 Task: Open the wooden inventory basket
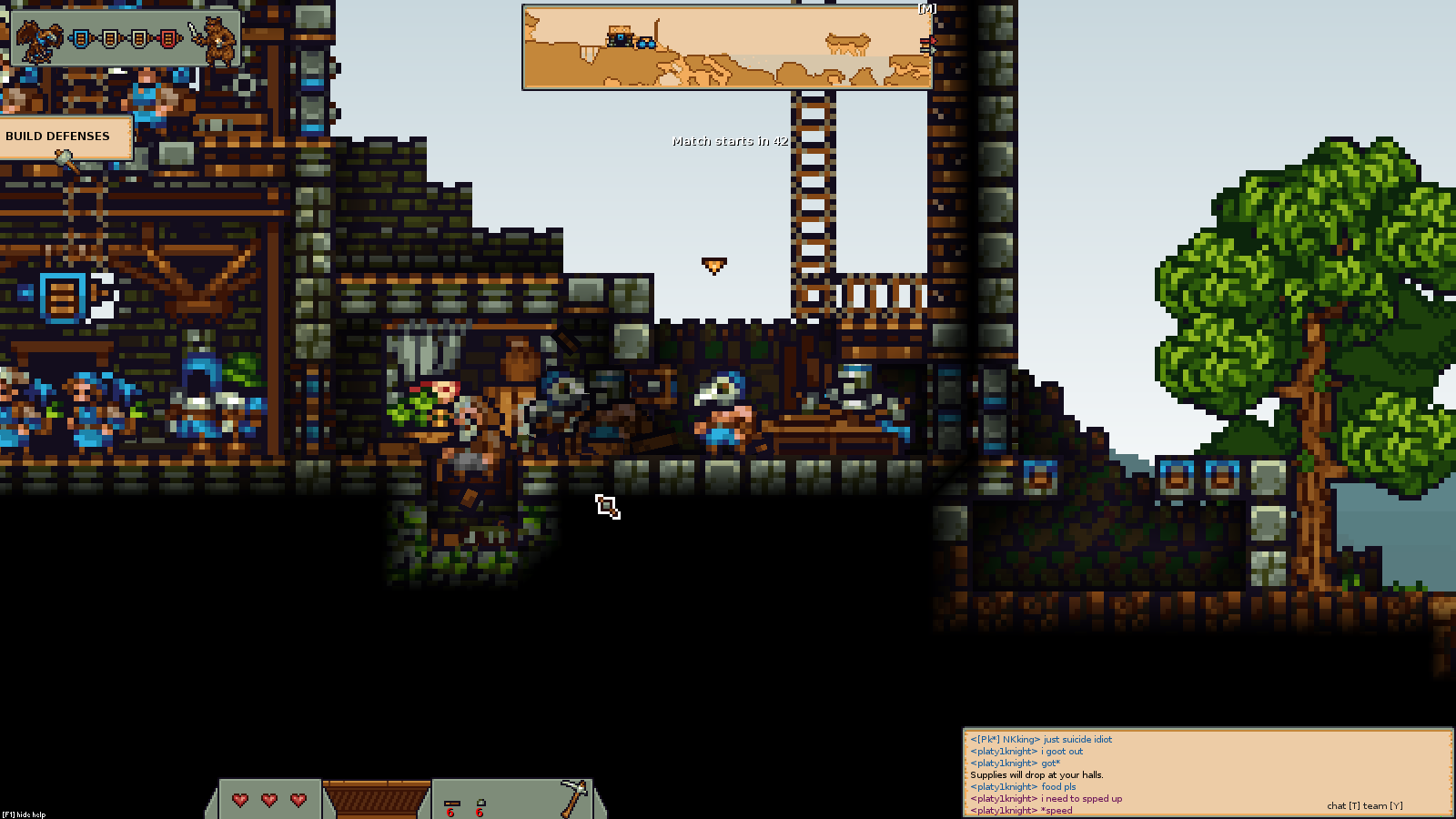376,798
